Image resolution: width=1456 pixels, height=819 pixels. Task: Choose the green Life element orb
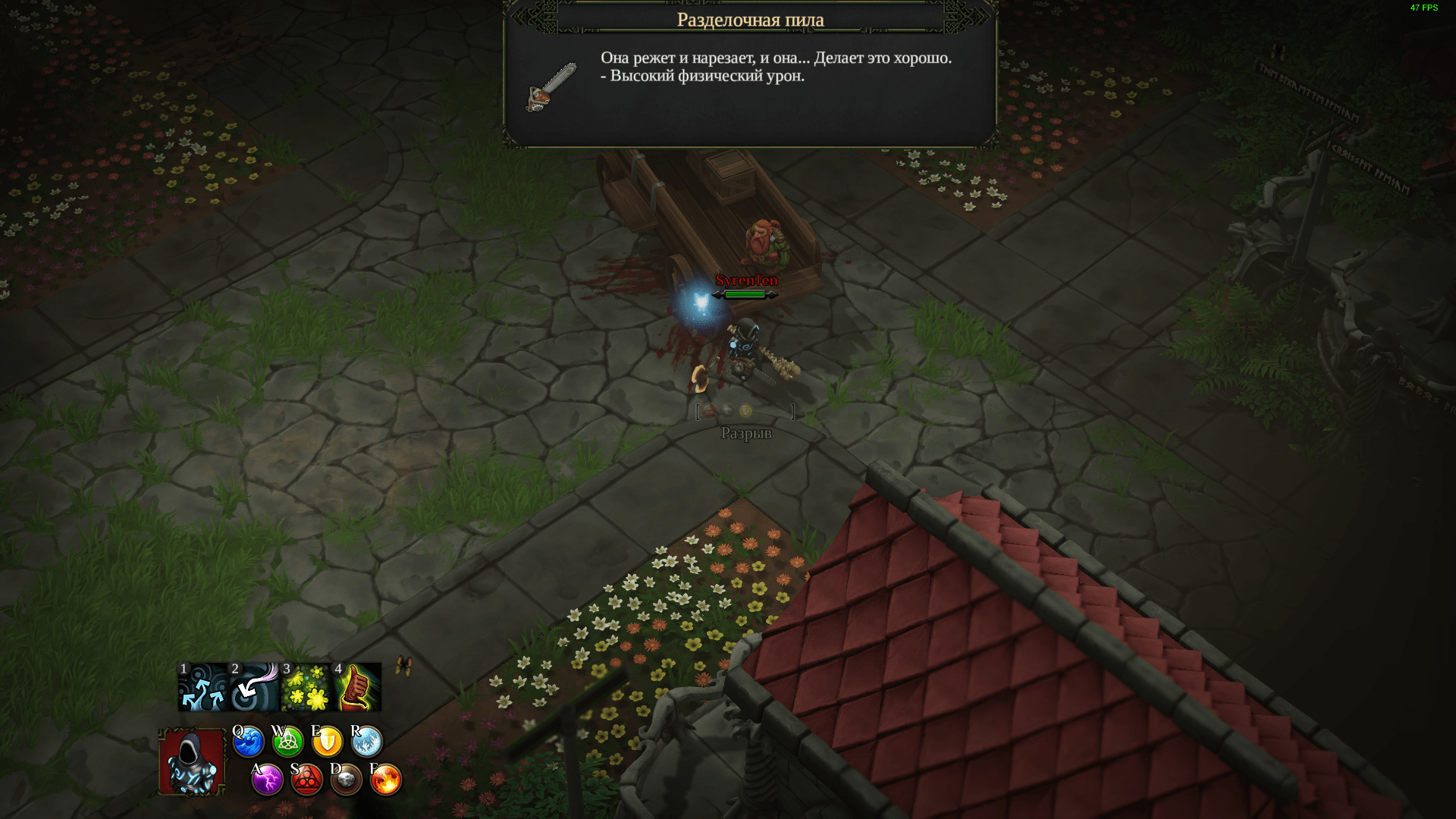pyautogui.click(x=287, y=742)
